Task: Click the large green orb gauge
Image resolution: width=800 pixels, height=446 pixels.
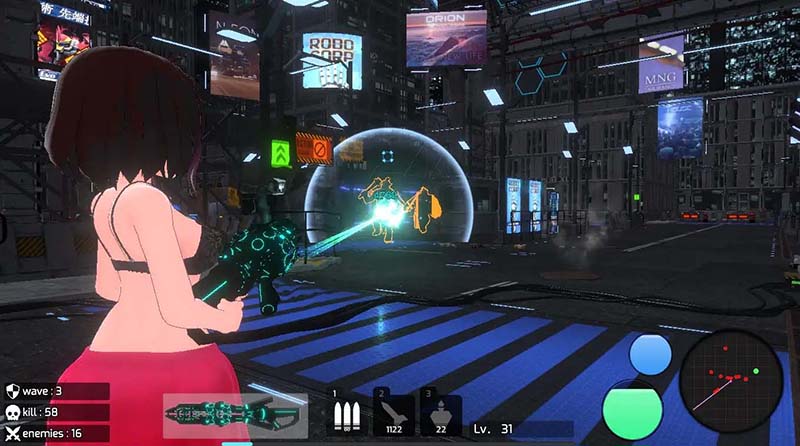Action: click(x=633, y=409)
